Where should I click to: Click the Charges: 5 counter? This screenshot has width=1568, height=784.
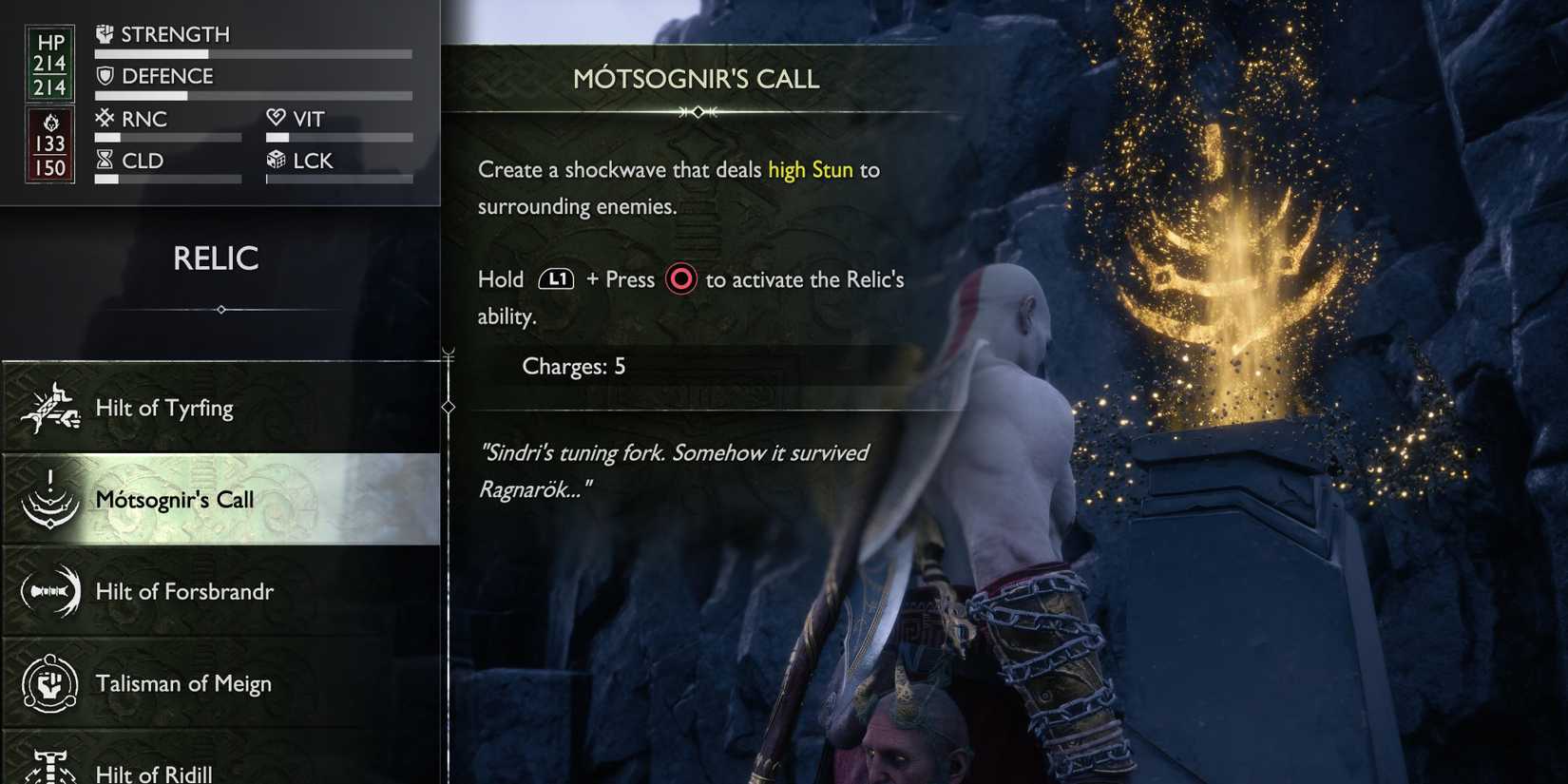click(x=574, y=366)
